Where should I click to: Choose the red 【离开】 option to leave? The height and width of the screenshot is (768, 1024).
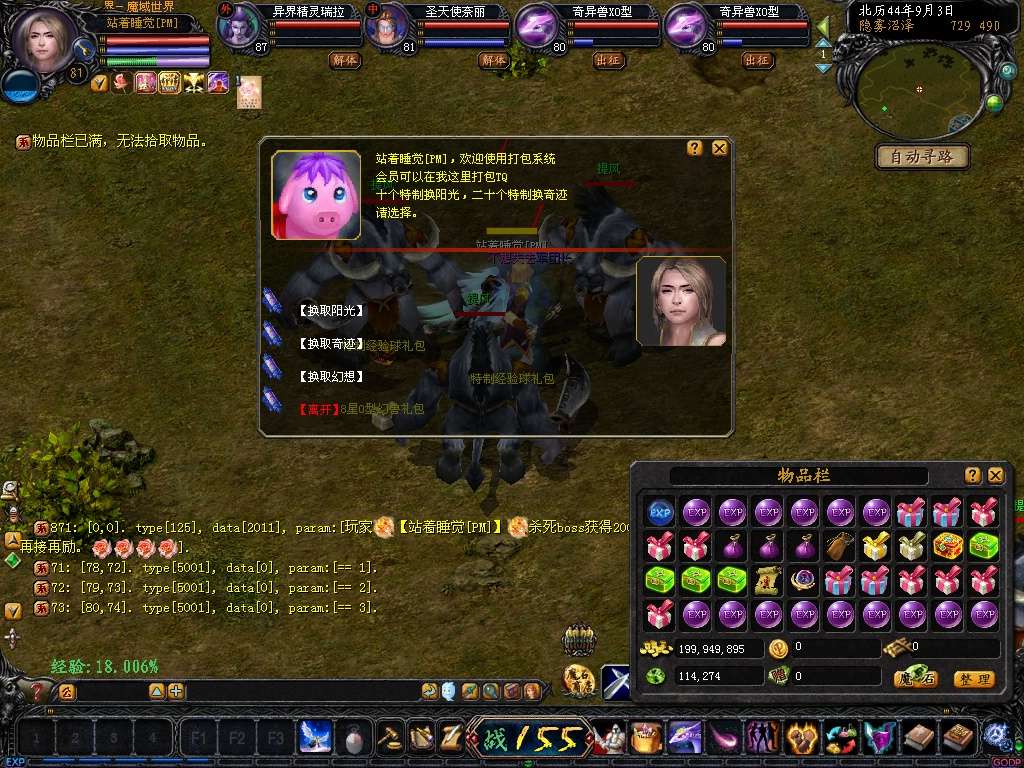317,409
